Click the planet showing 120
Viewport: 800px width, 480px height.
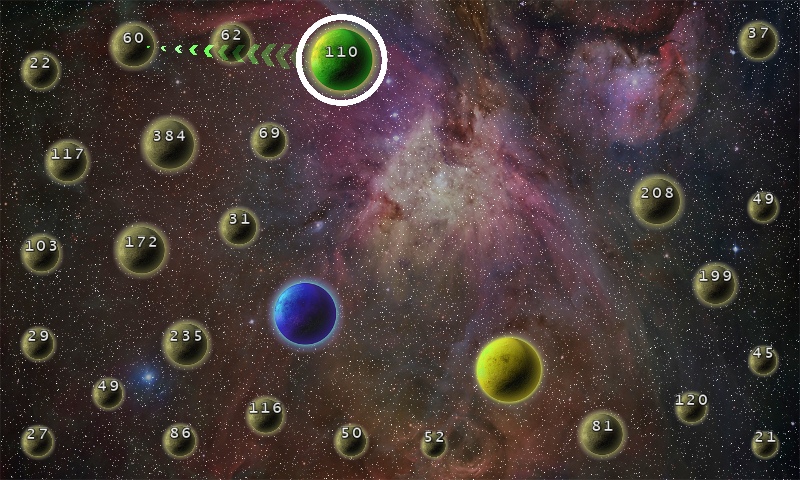click(x=691, y=406)
